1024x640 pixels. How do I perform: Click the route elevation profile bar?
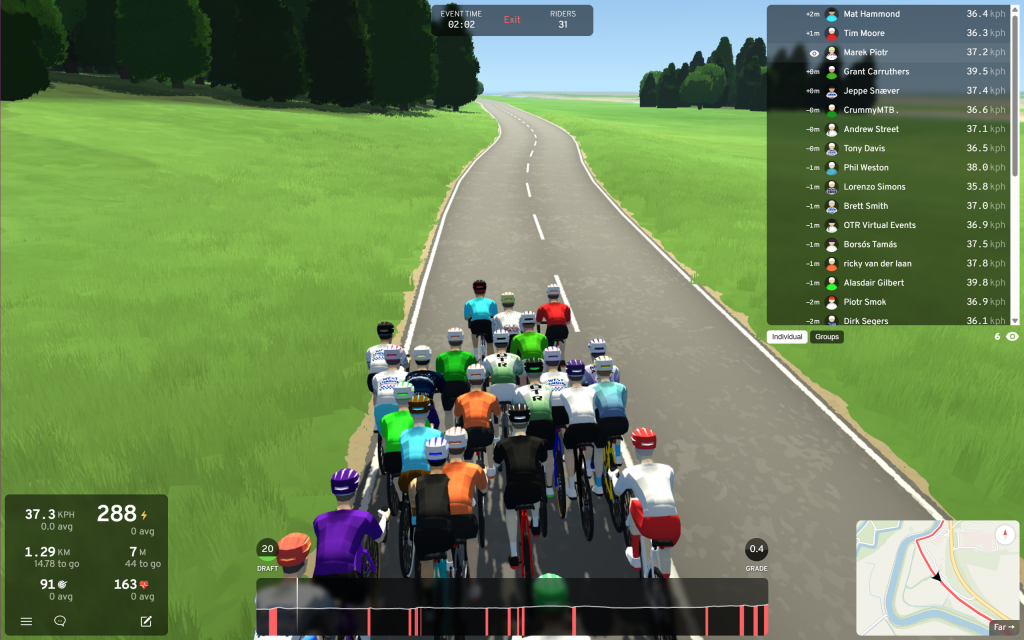click(x=512, y=606)
